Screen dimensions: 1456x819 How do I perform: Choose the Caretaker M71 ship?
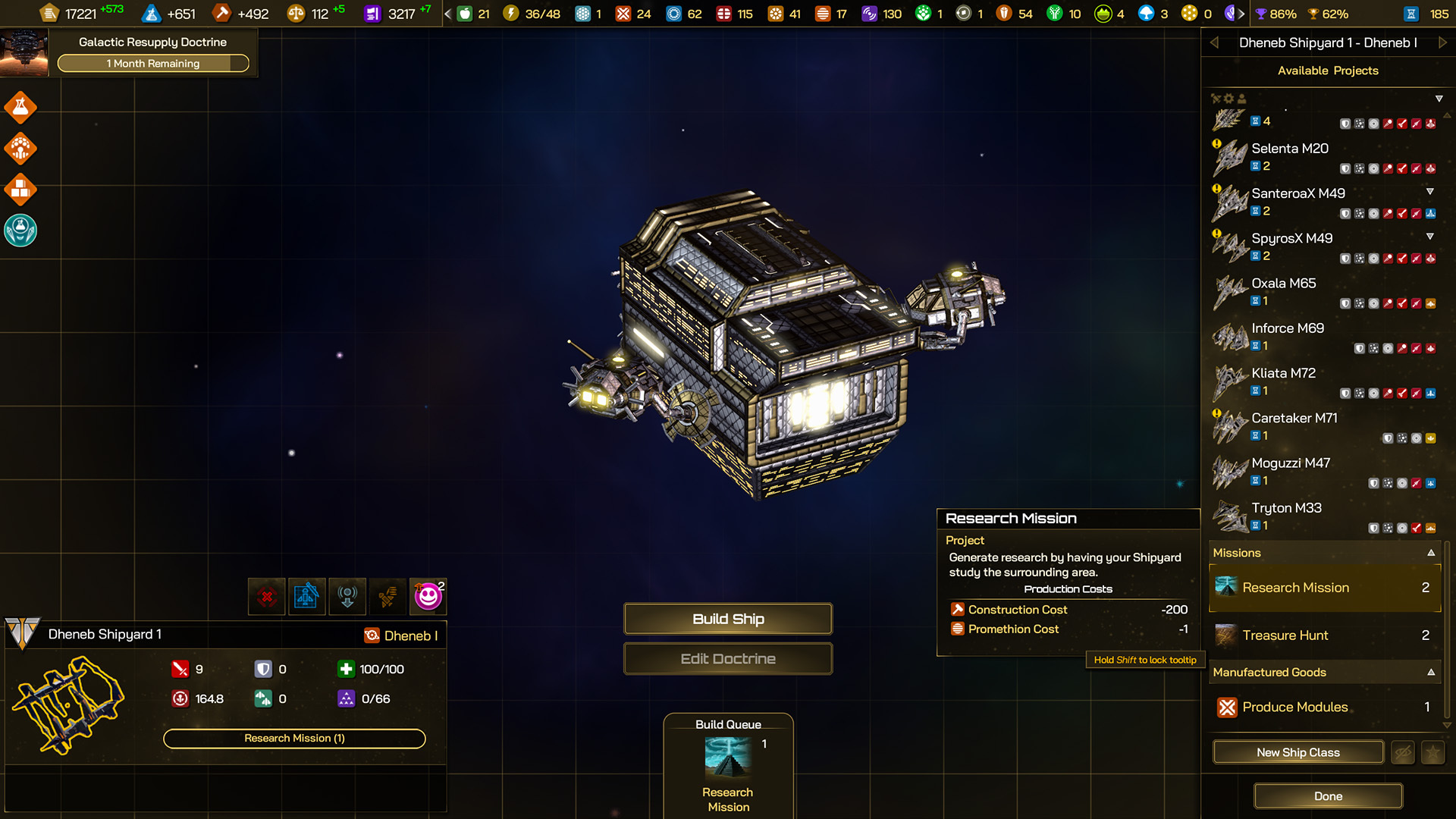tap(1294, 419)
